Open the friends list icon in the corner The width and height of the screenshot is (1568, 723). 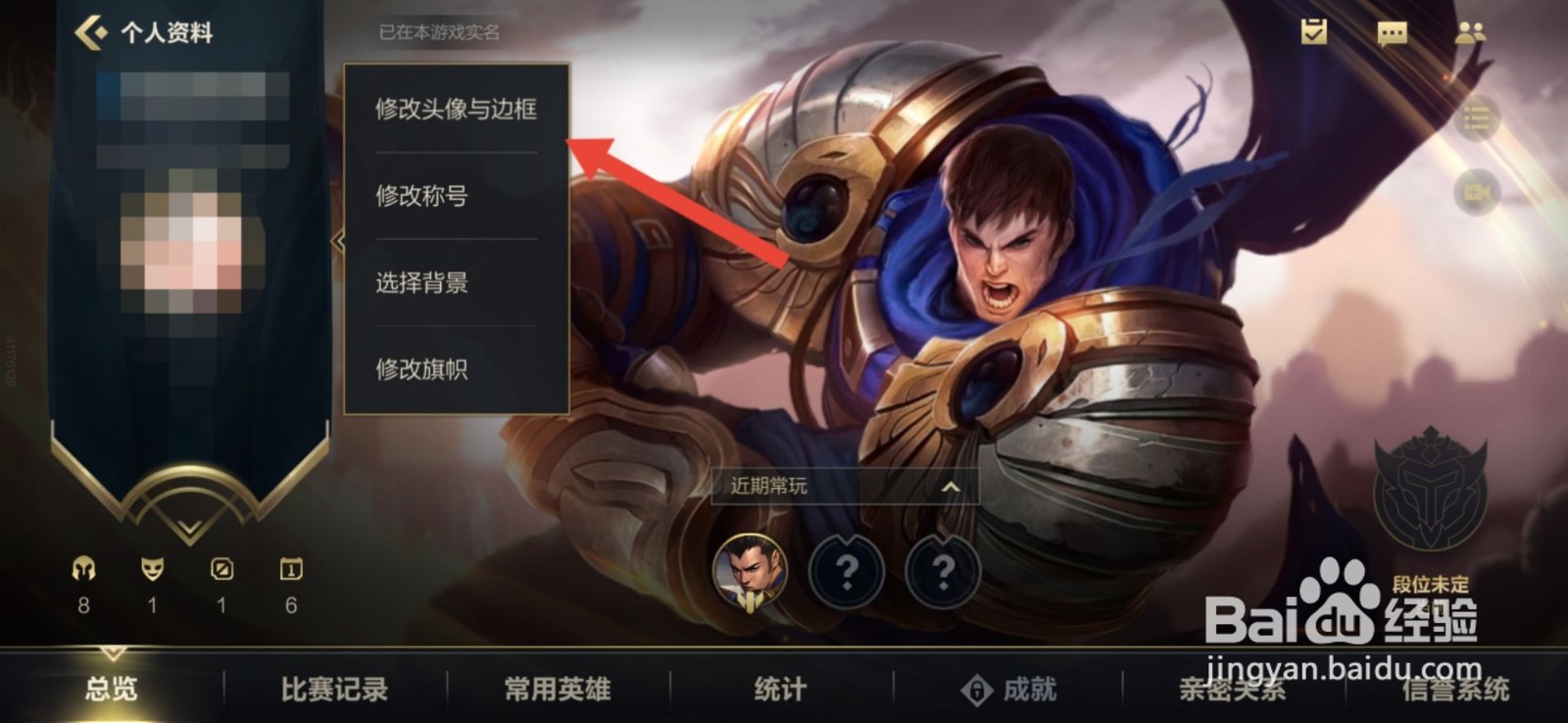tap(1469, 31)
